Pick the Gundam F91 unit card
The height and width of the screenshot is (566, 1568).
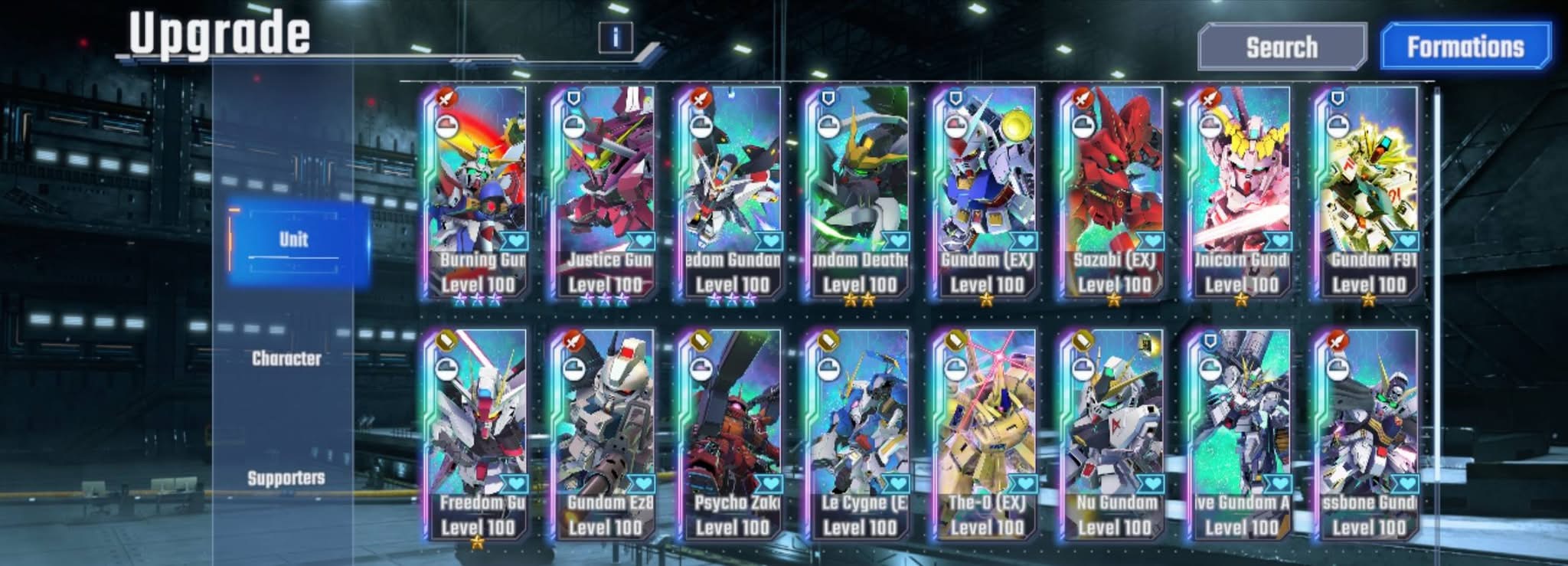(x=1367, y=191)
